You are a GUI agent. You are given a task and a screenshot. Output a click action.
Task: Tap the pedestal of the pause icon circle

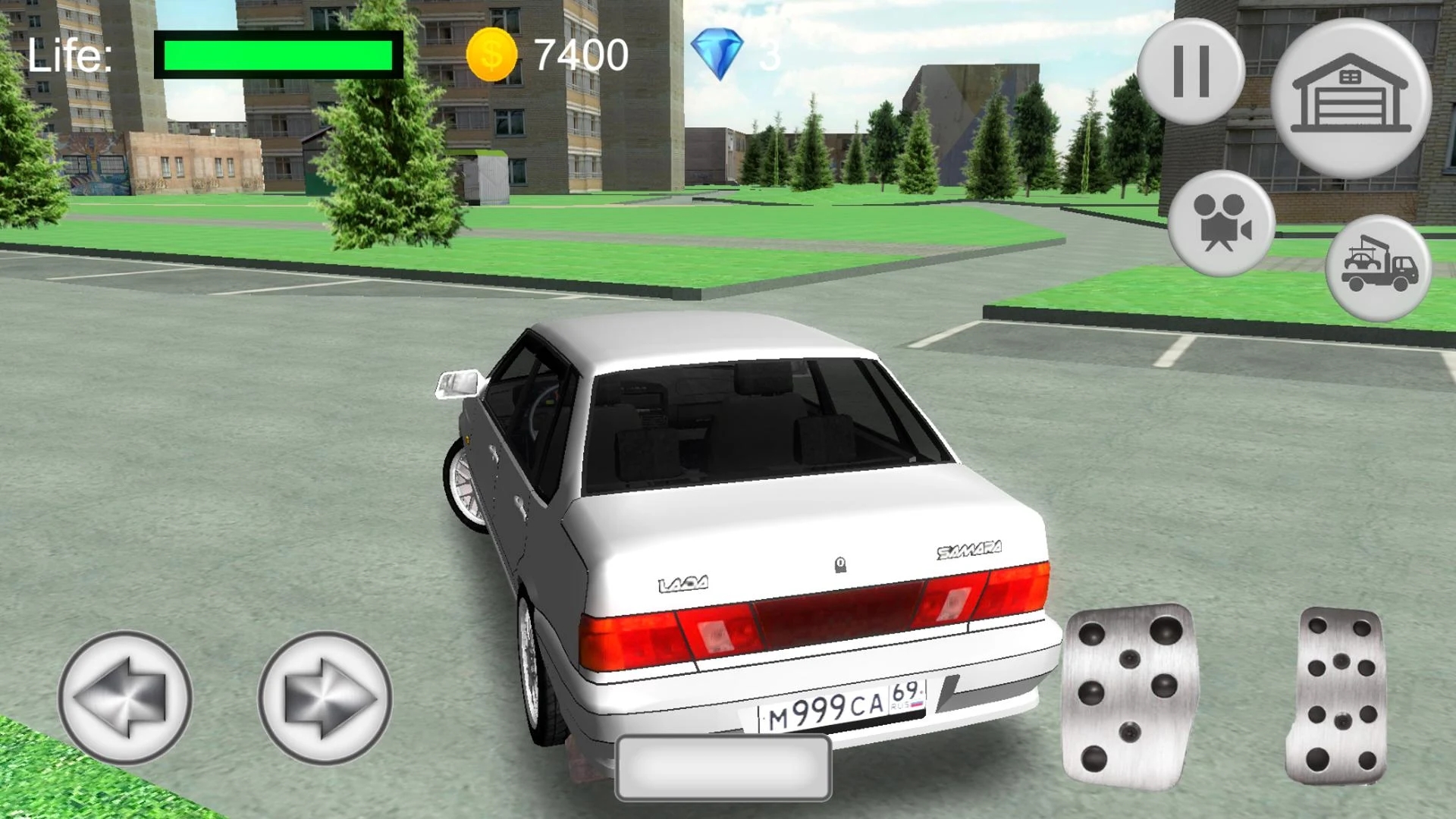click(1193, 72)
